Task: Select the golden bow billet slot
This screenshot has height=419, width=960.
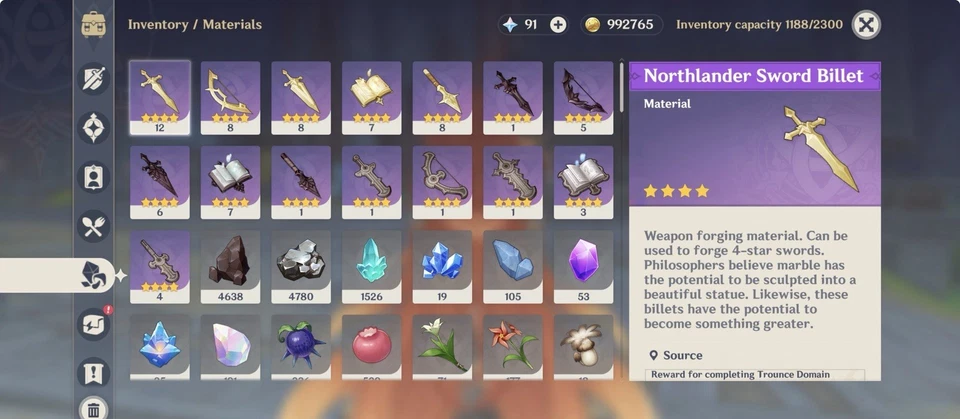Action: [x=231, y=96]
